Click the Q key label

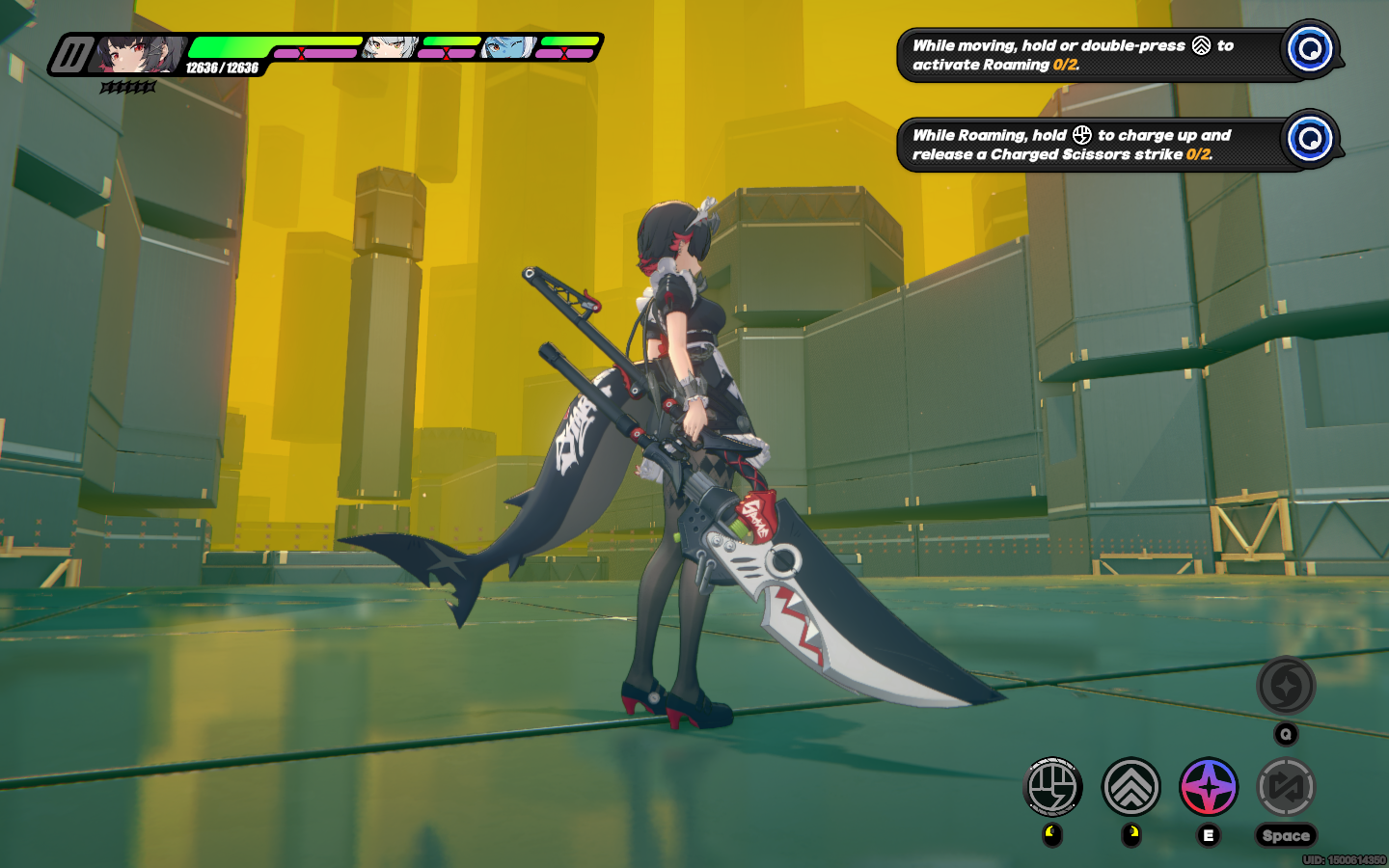pos(1286,732)
